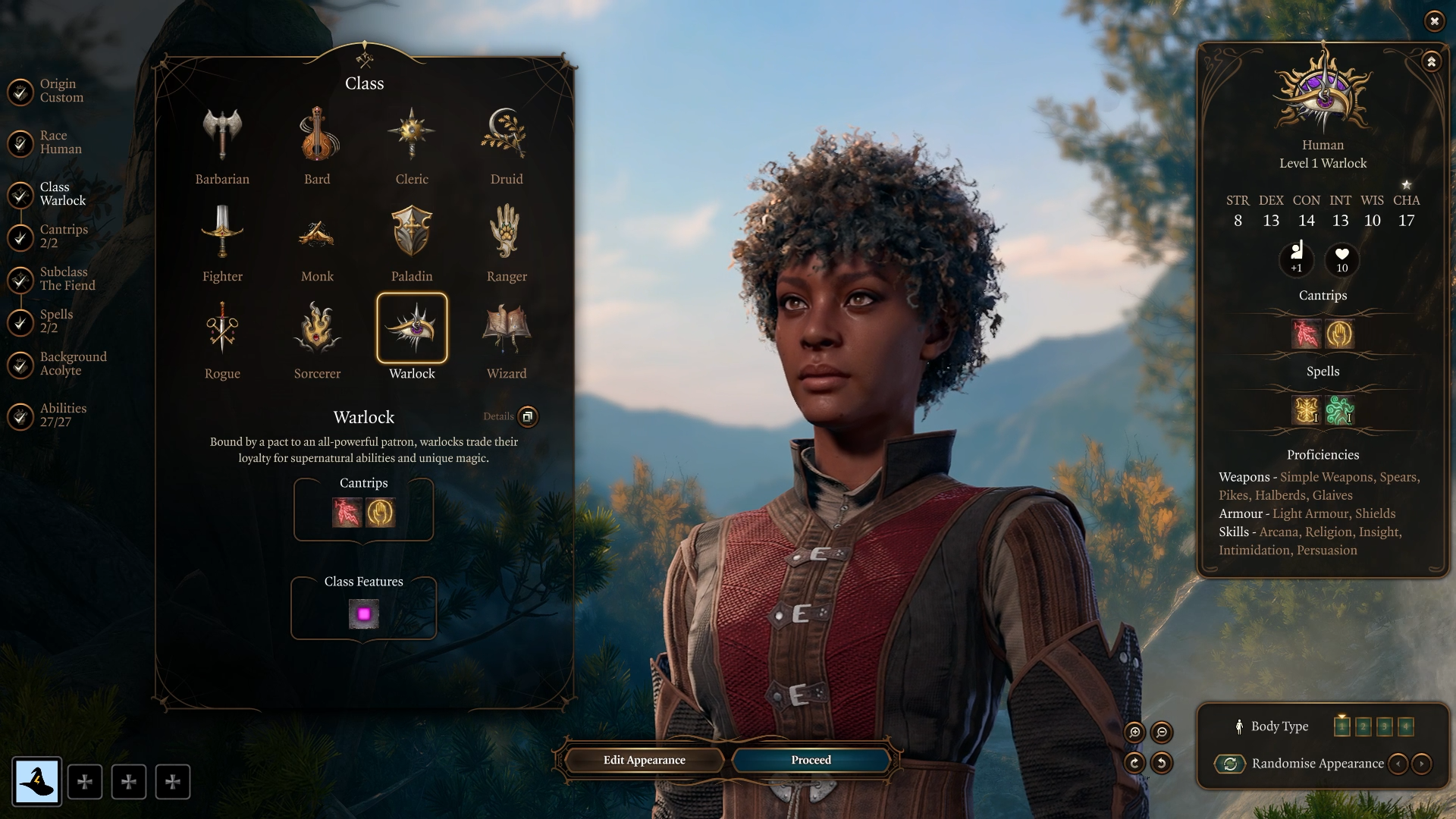Switch to Body Type 3
Image resolution: width=1456 pixels, height=819 pixels.
click(x=1385, y=726)
